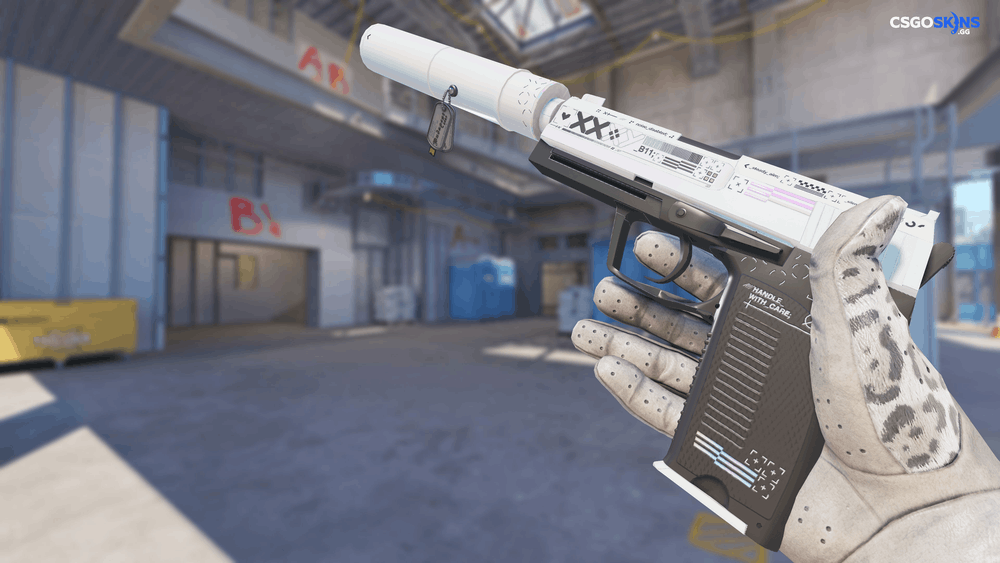
Task: Click the CSGOSKINS.GG watermark logo
Action: tap(934, 24)
